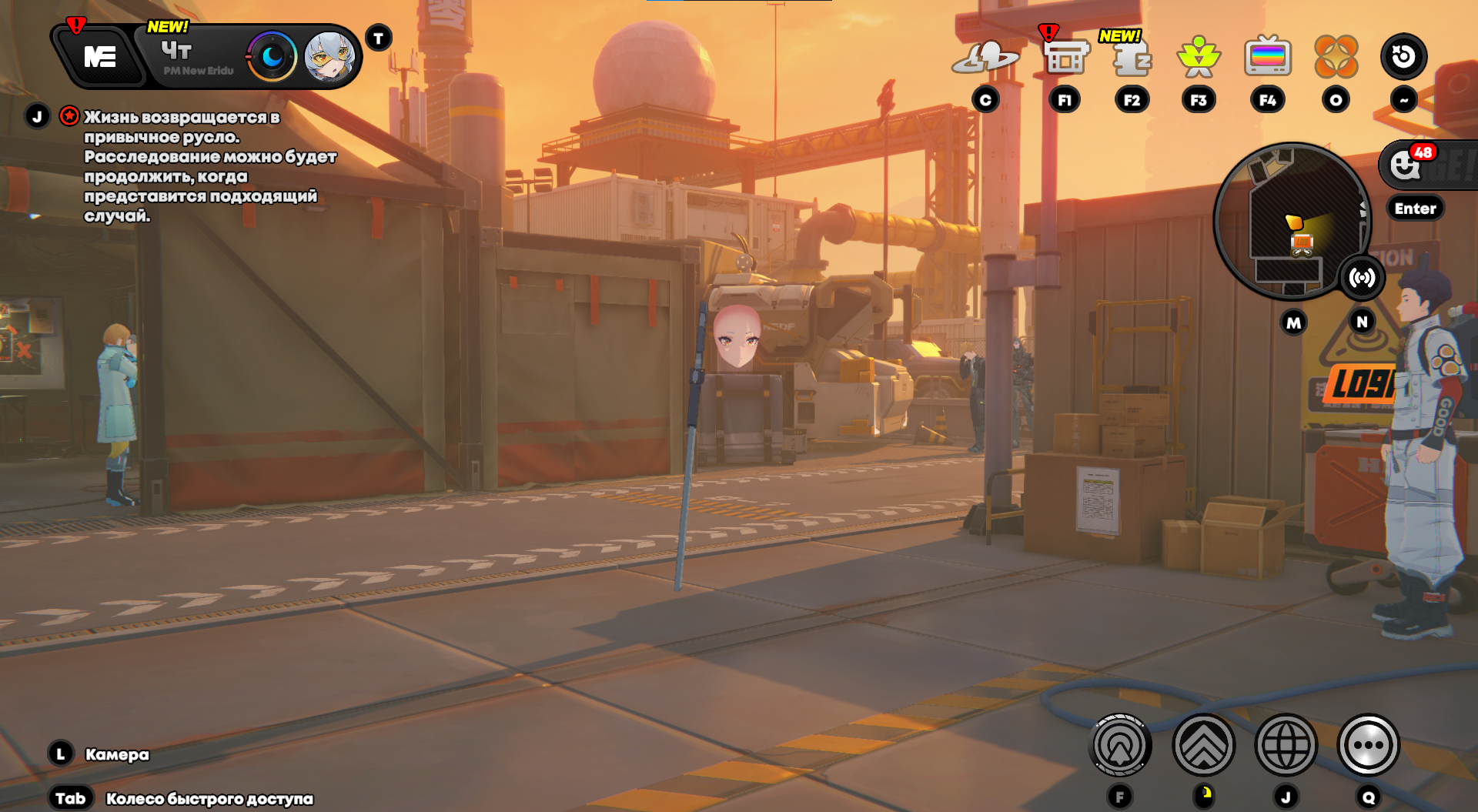Screen dimensions: 1478x812
Task: Open the green star figure icon
Action: (x=1199, y=57)
